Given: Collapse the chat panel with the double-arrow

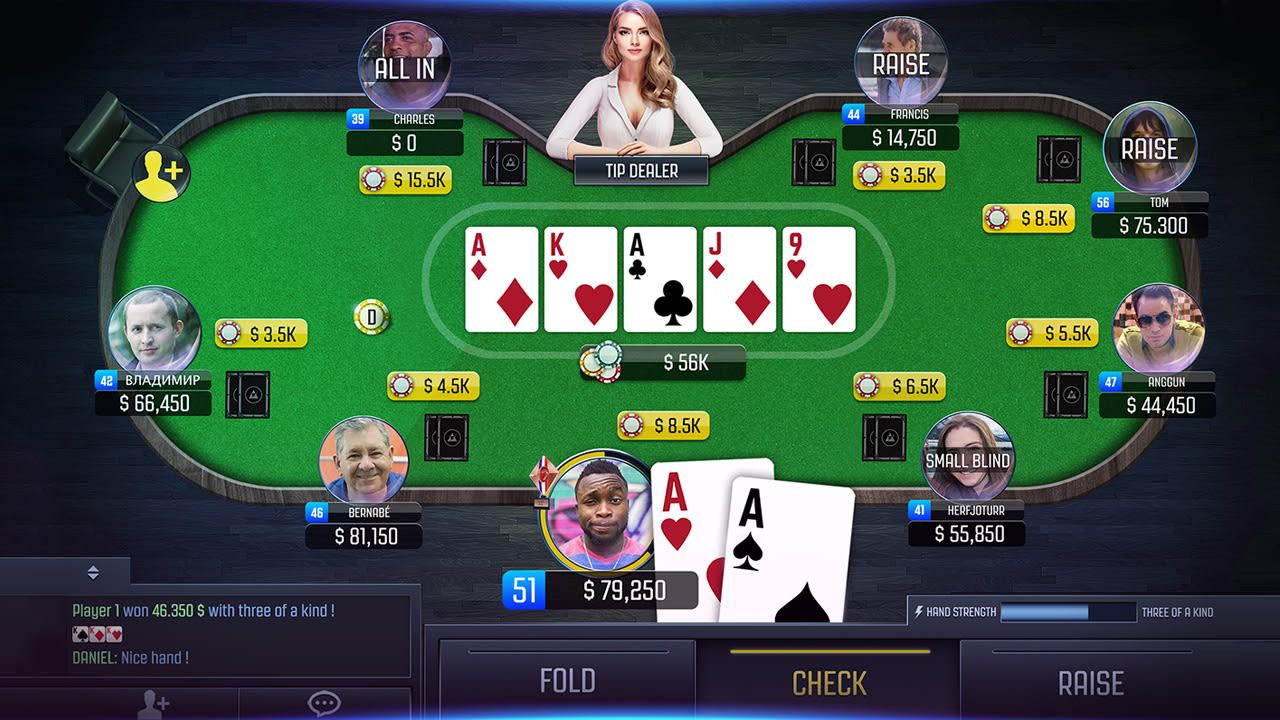Looking at the screenshot, I should coord(93,573).
